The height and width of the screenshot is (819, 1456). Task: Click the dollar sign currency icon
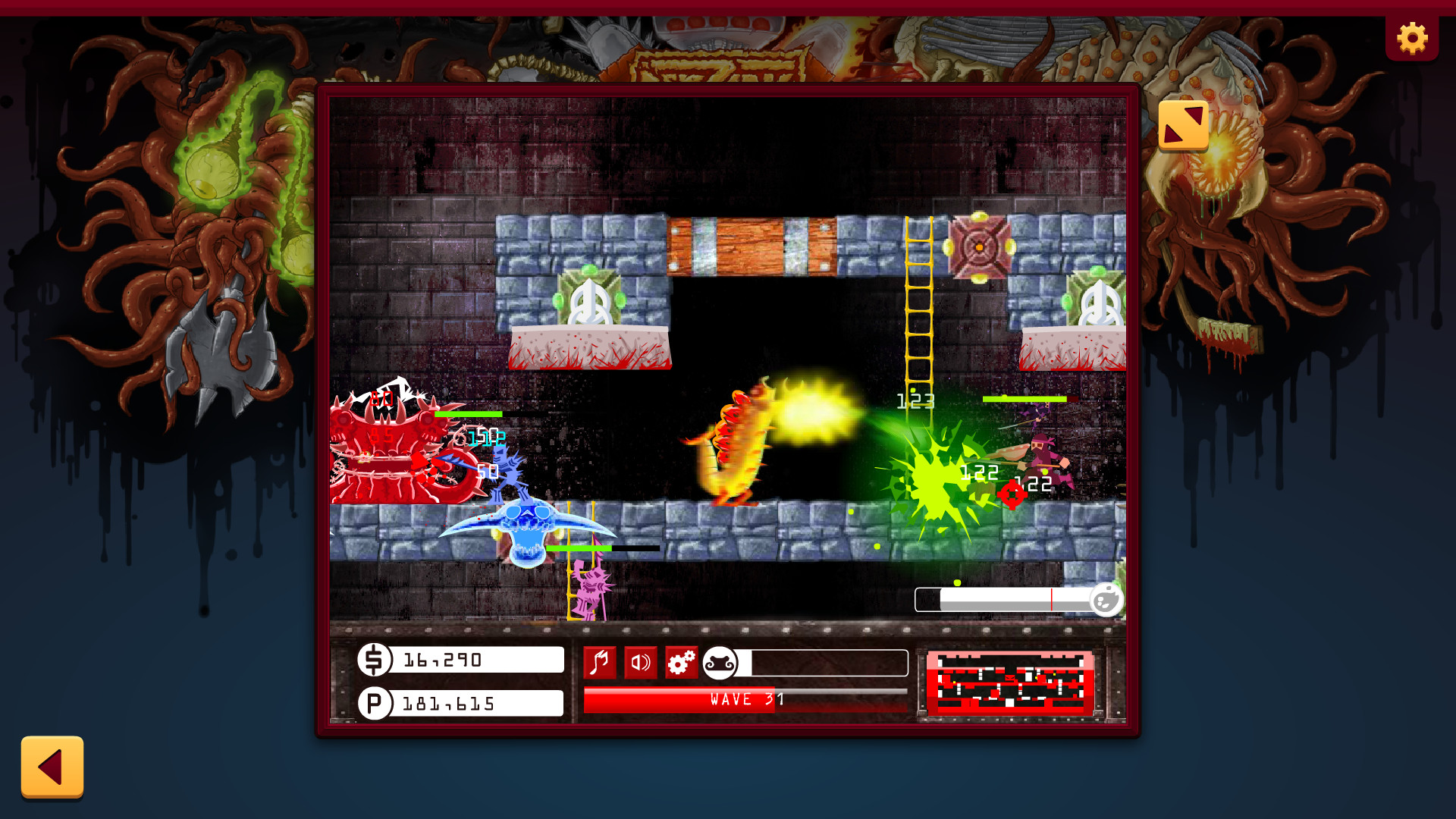(x=372, y=659)
